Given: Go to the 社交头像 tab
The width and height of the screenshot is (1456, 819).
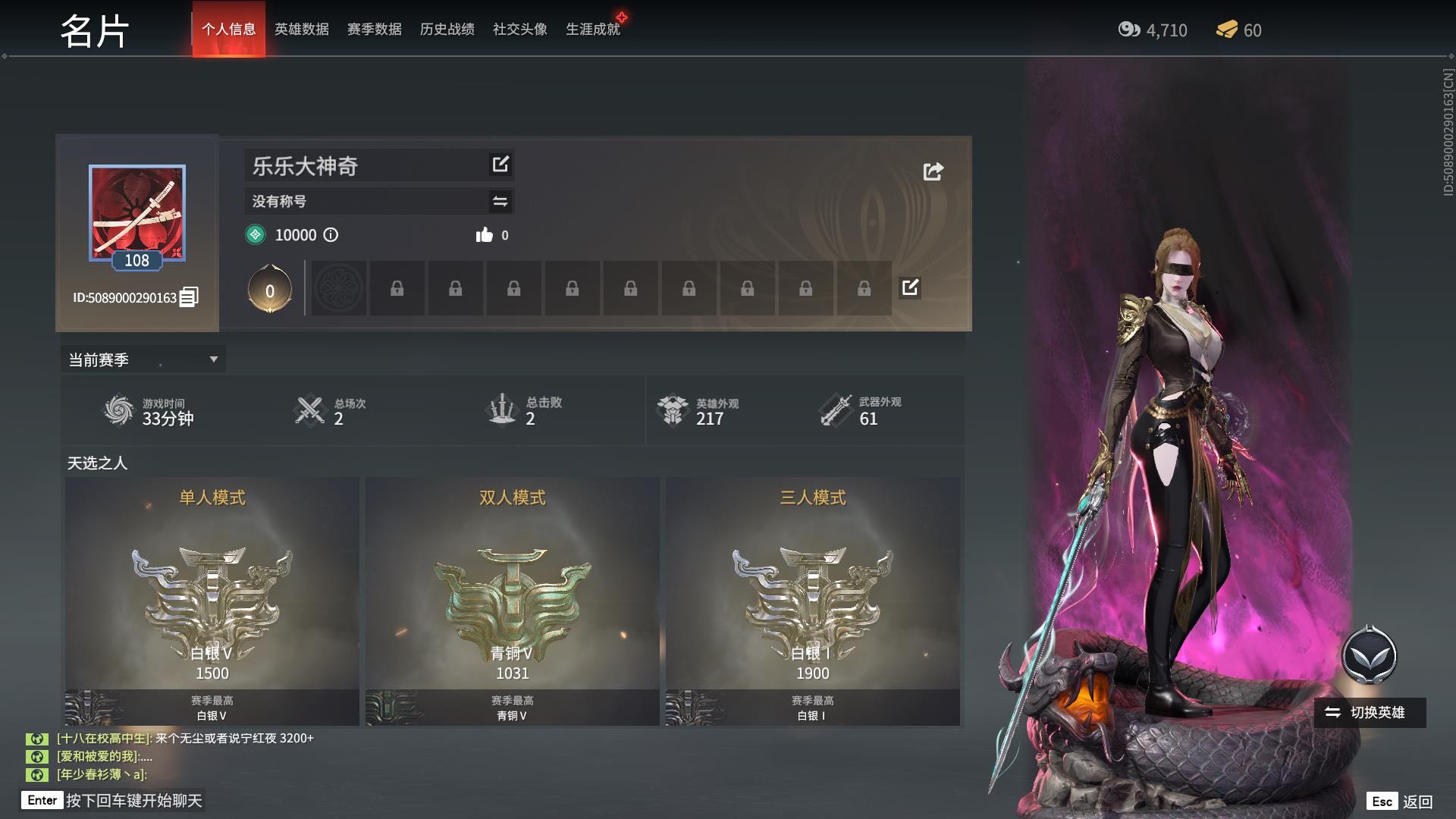Looking at the screenshot, I should (x=519, y=30).
